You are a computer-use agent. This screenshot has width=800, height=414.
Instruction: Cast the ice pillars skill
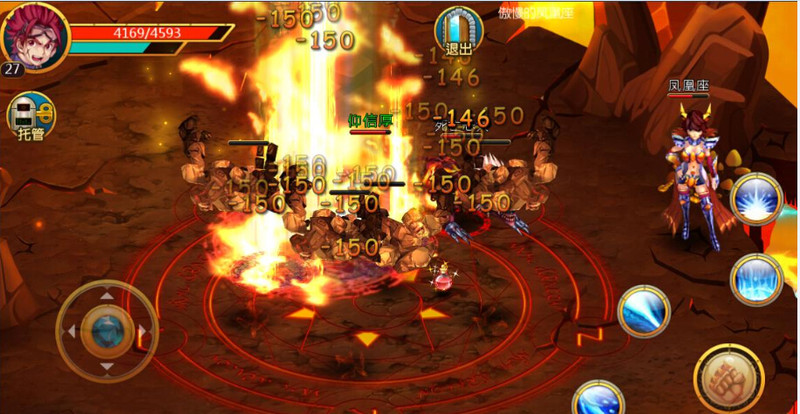[755, 278]
